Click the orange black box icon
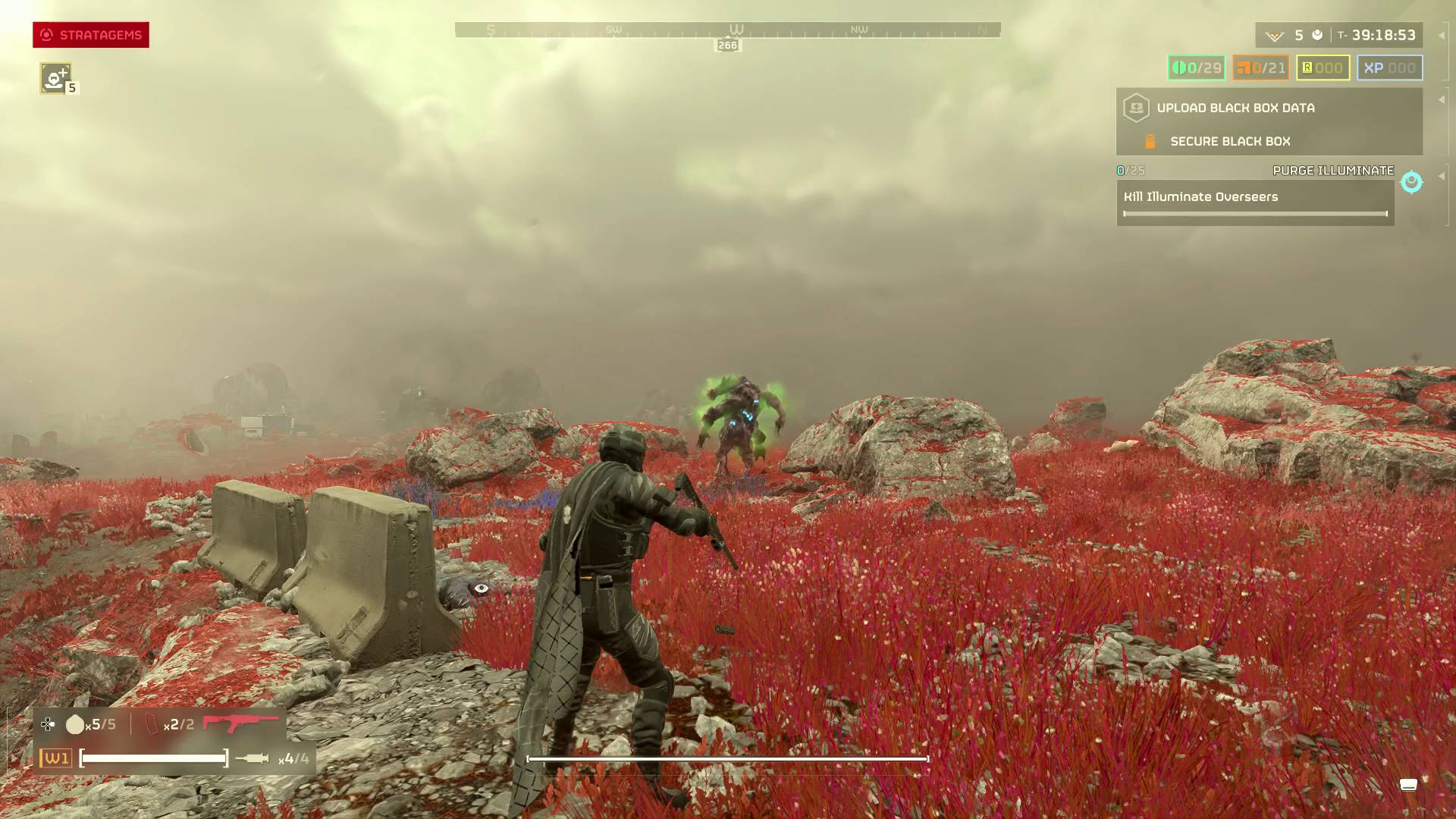Image resolution: width=1456 pixels, height=819 pixels. pos(1149,141)
